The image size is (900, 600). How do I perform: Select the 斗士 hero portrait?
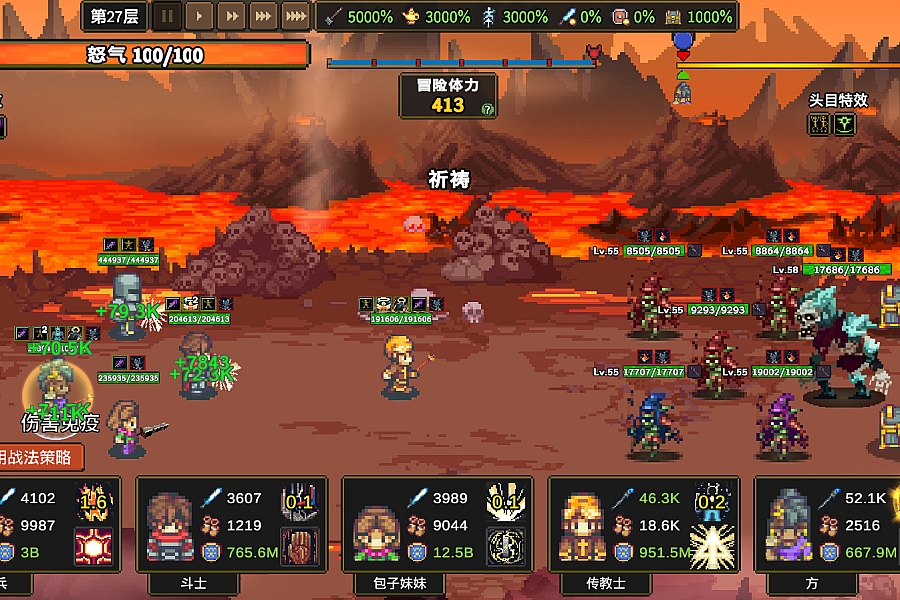point(169,527)
